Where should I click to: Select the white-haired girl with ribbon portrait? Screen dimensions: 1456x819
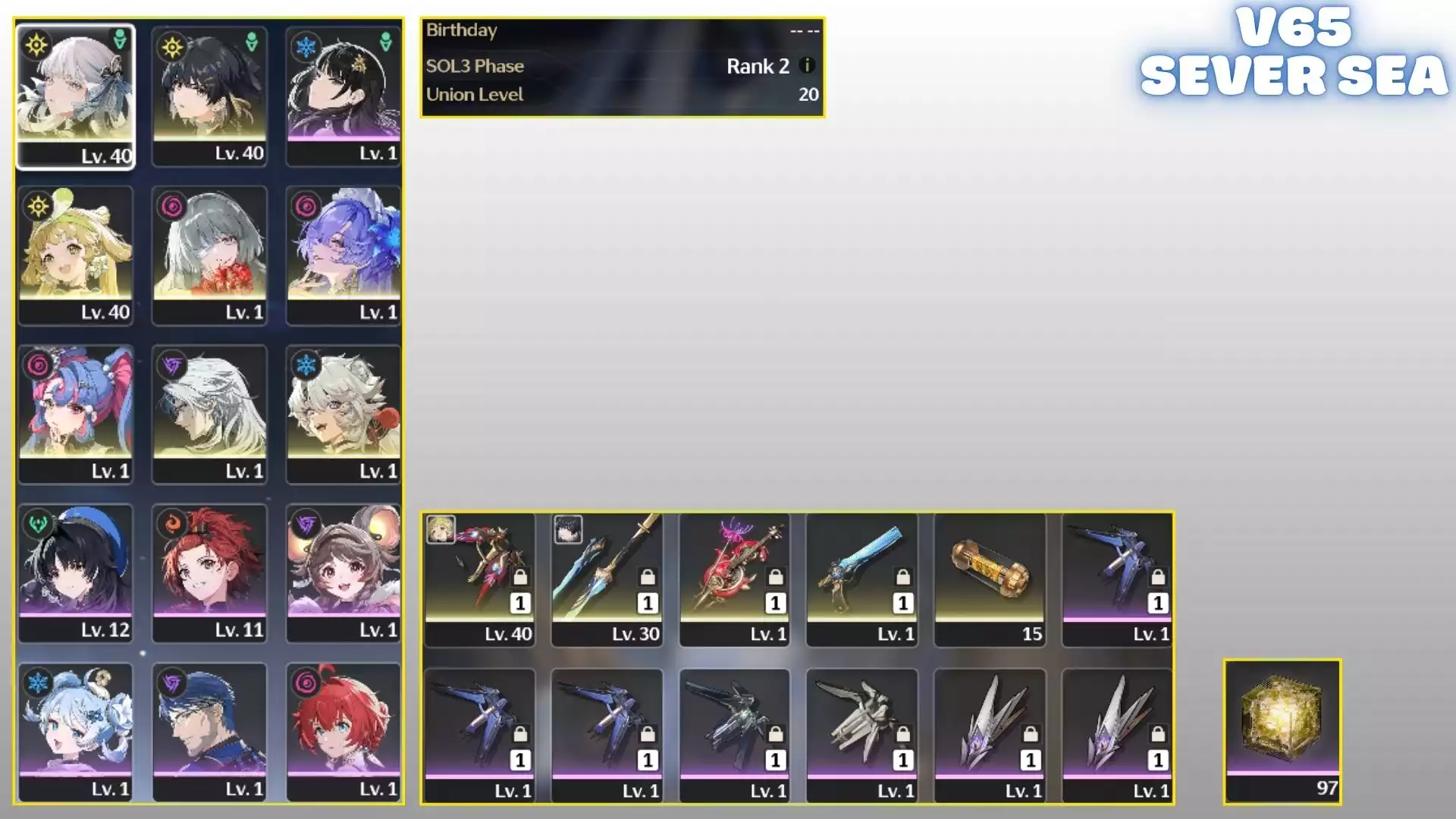click(x=75, y=95)
